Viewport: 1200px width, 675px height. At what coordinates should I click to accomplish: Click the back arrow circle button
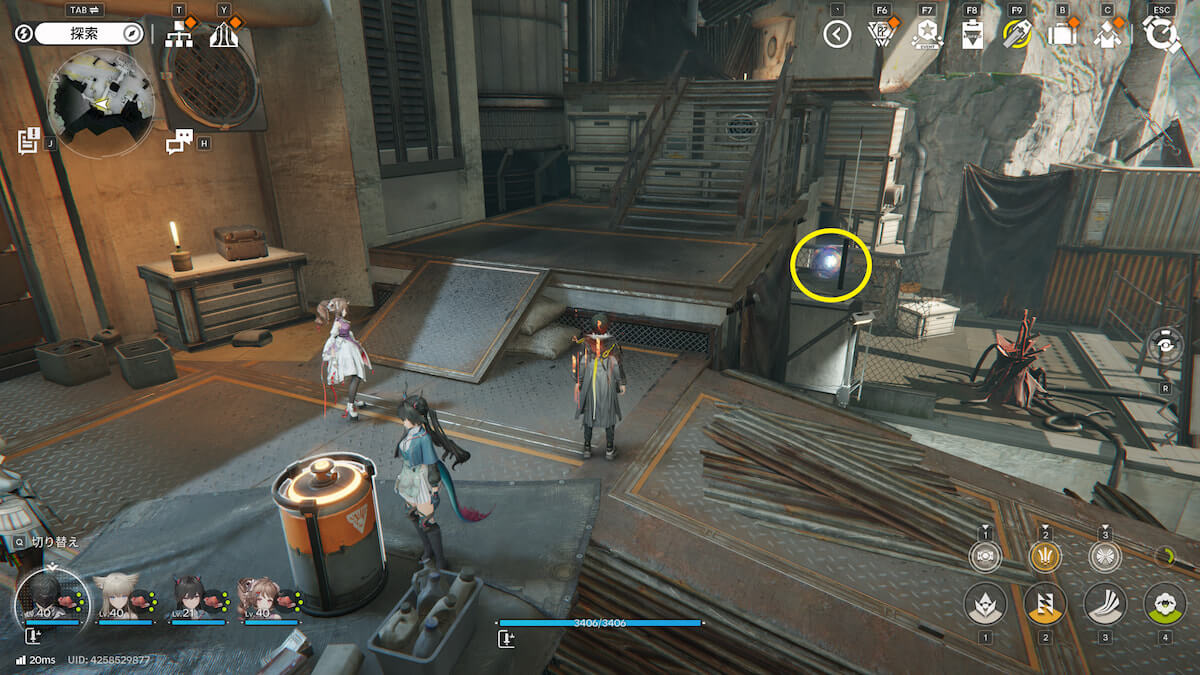click(837, 35)
